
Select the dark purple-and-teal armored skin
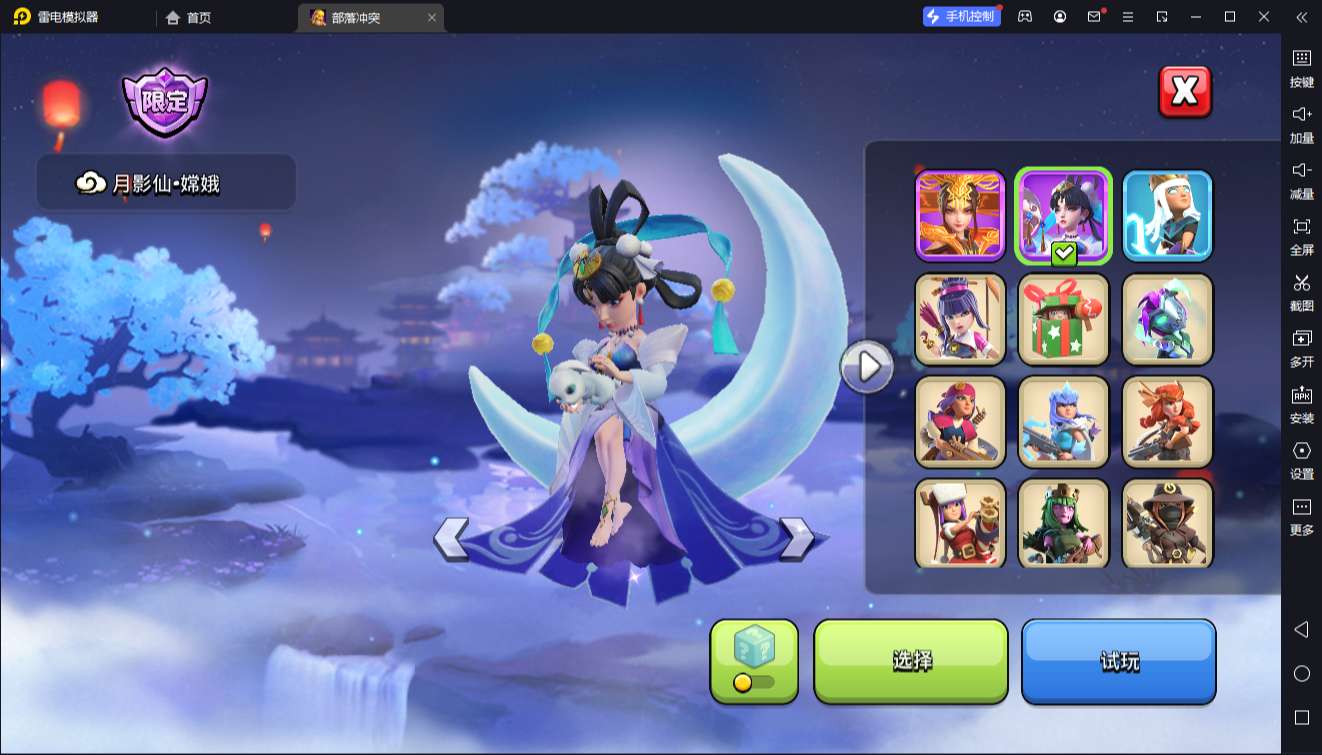(x=1167, y=319)
